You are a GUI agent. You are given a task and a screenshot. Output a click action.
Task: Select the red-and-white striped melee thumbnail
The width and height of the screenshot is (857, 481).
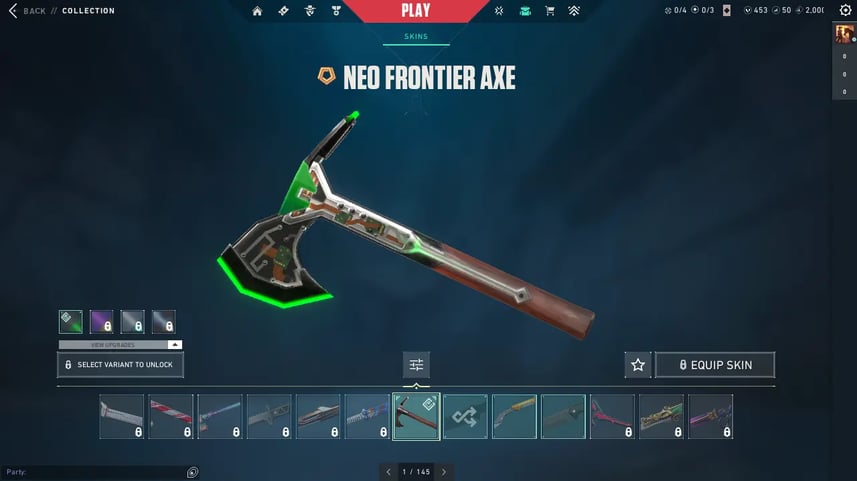coord(171,416)
